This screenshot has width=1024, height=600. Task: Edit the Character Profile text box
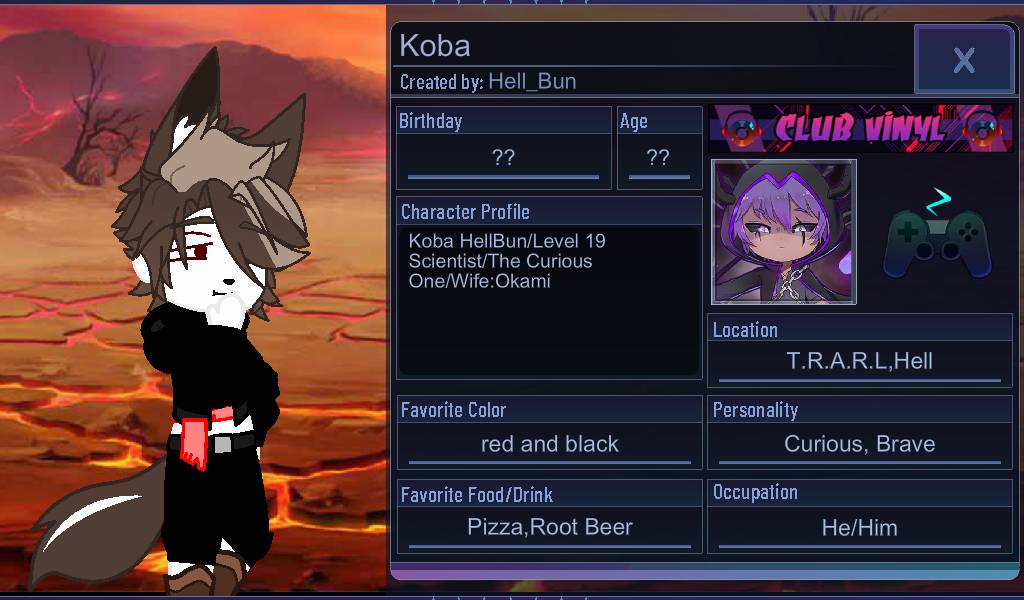click(549, 300)
